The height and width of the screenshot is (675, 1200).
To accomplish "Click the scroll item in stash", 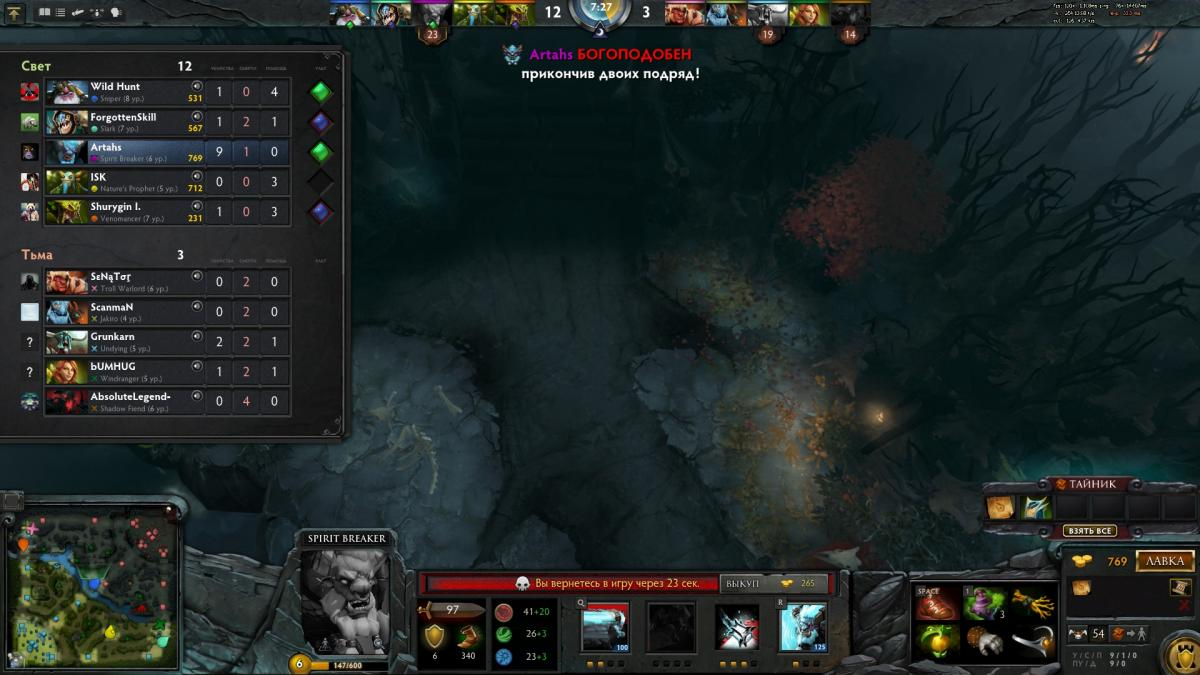I will tap(1001, 508).
